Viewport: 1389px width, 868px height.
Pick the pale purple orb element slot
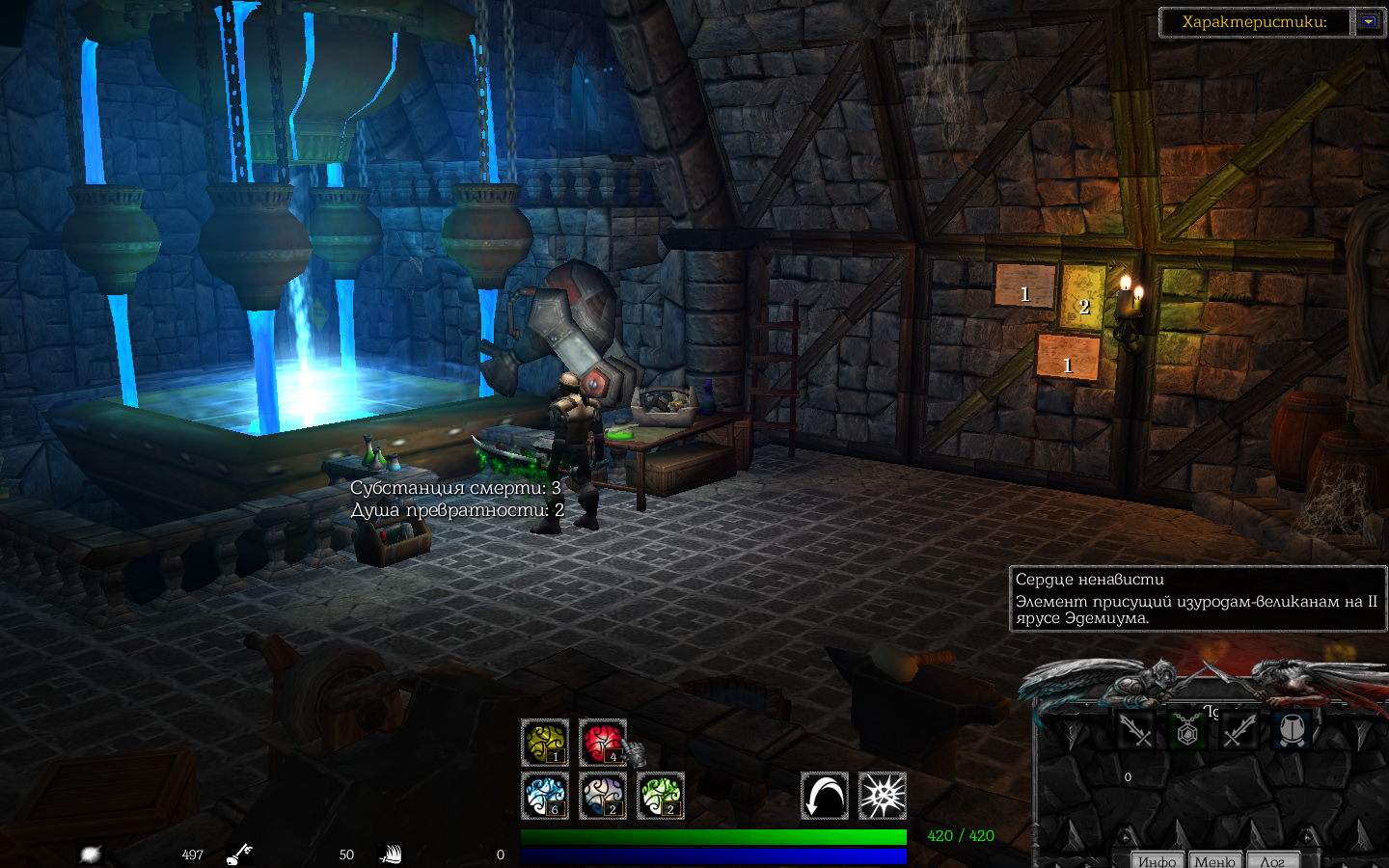pos(603,796)
